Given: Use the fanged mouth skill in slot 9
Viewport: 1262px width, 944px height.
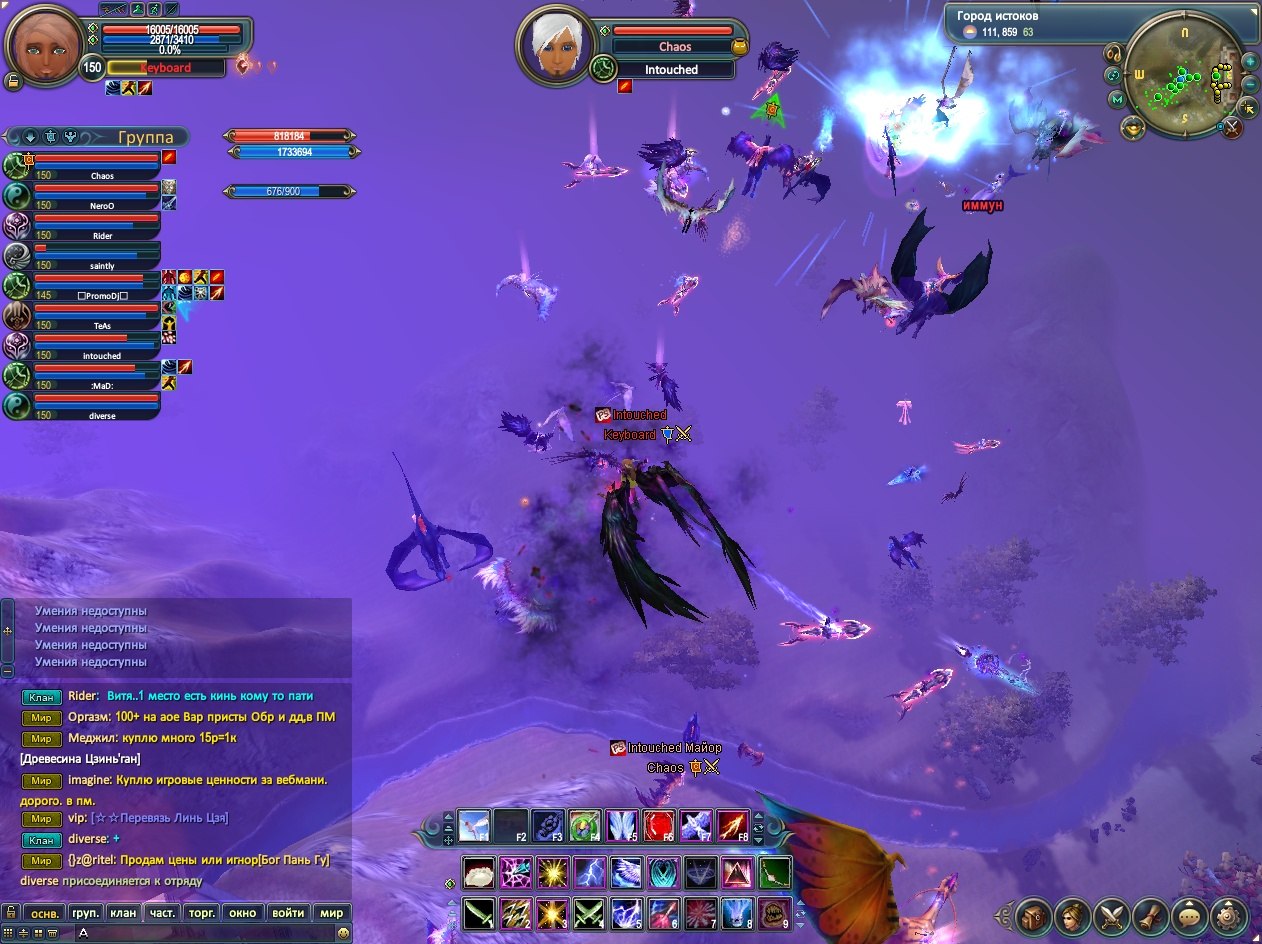Looking at the screenshot, I should pos(774,912).
